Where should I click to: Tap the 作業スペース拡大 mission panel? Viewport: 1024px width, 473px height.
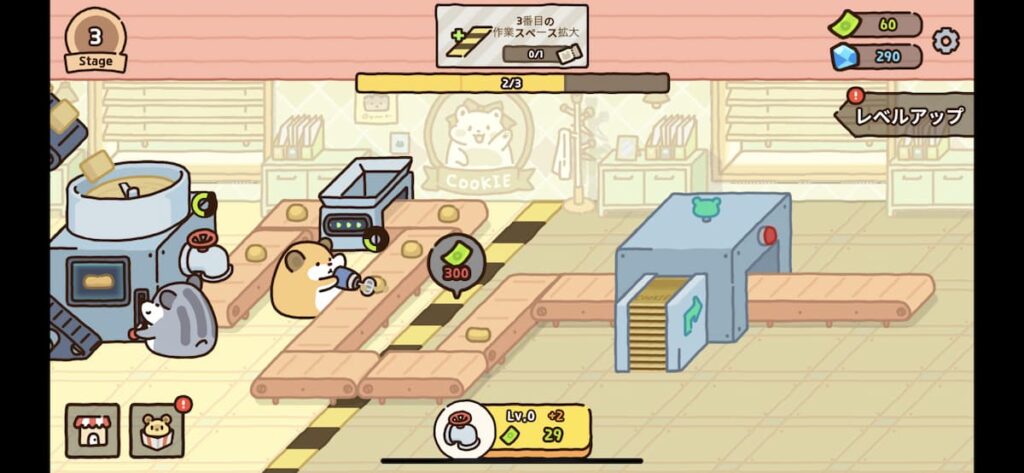point(512,36)
